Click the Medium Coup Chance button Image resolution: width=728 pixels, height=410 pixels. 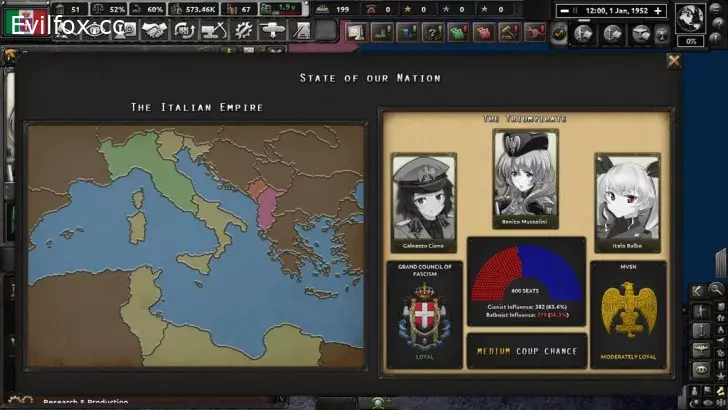[x=526, y=351]
